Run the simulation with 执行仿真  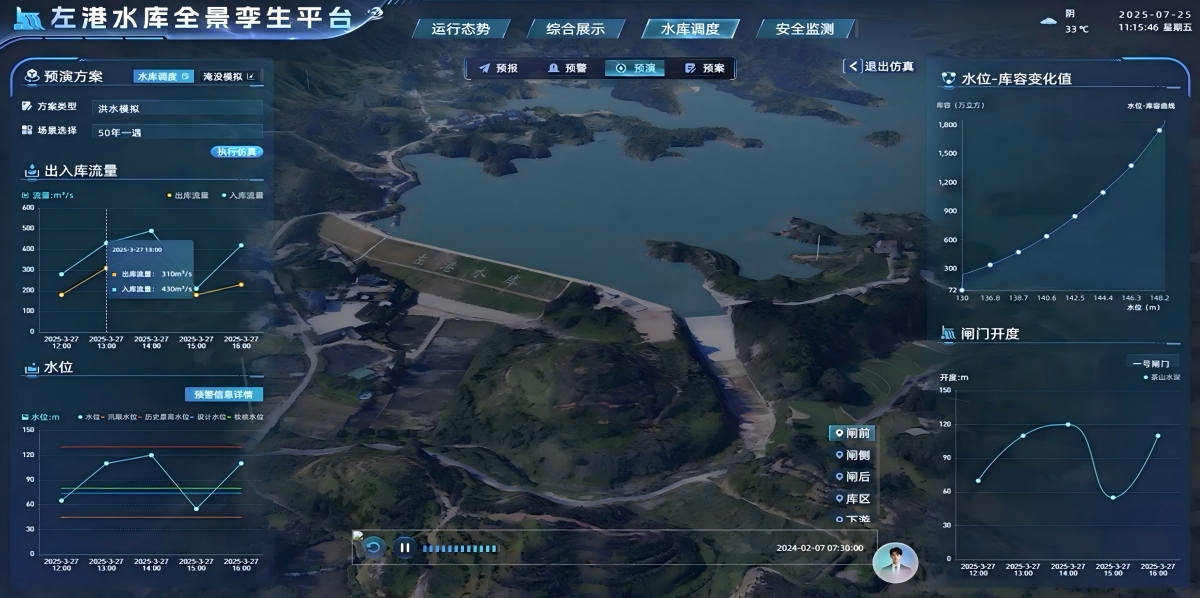click(x=236, y=152)
